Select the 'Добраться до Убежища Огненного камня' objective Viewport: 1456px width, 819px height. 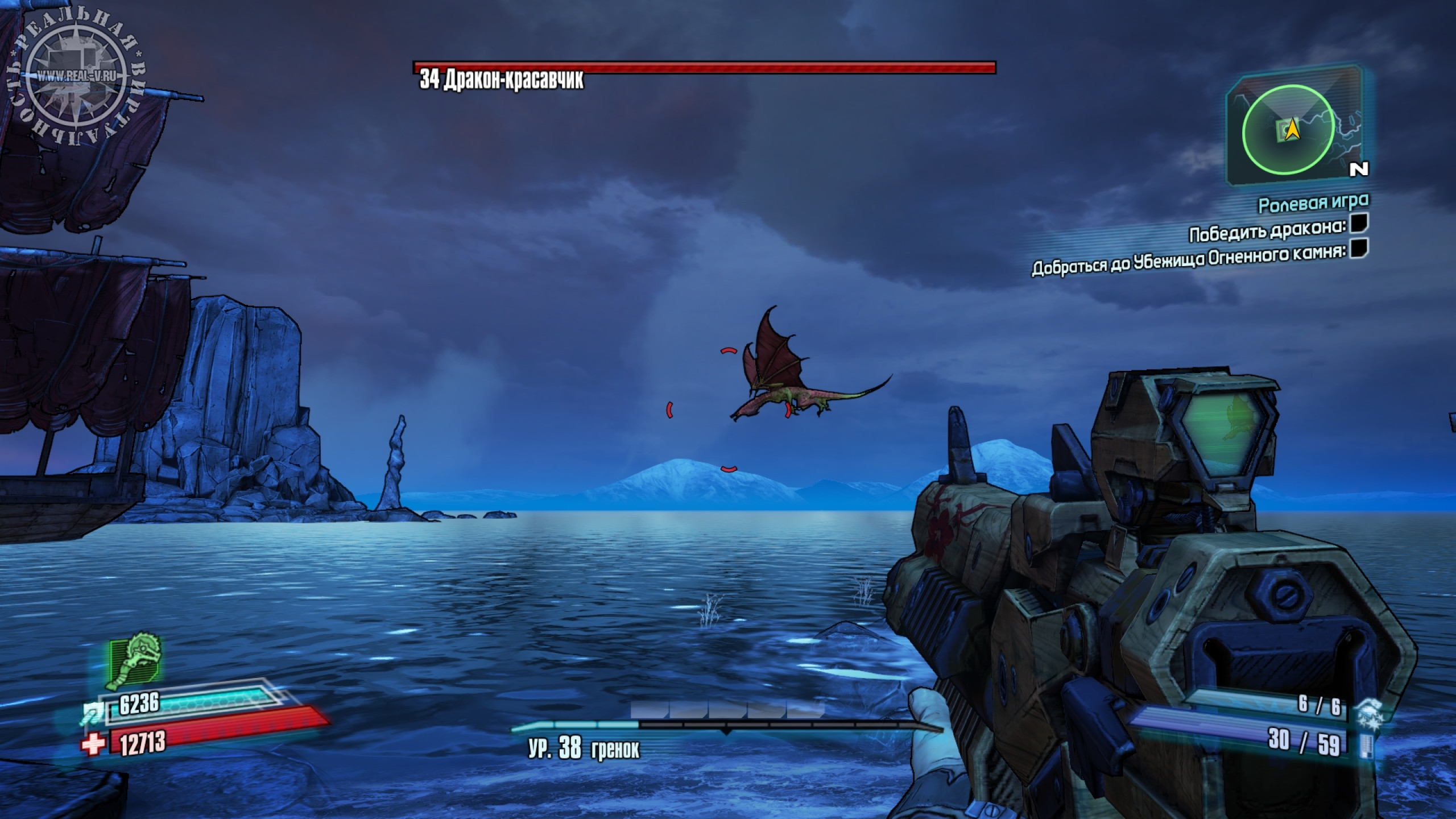pos(1189,260)
